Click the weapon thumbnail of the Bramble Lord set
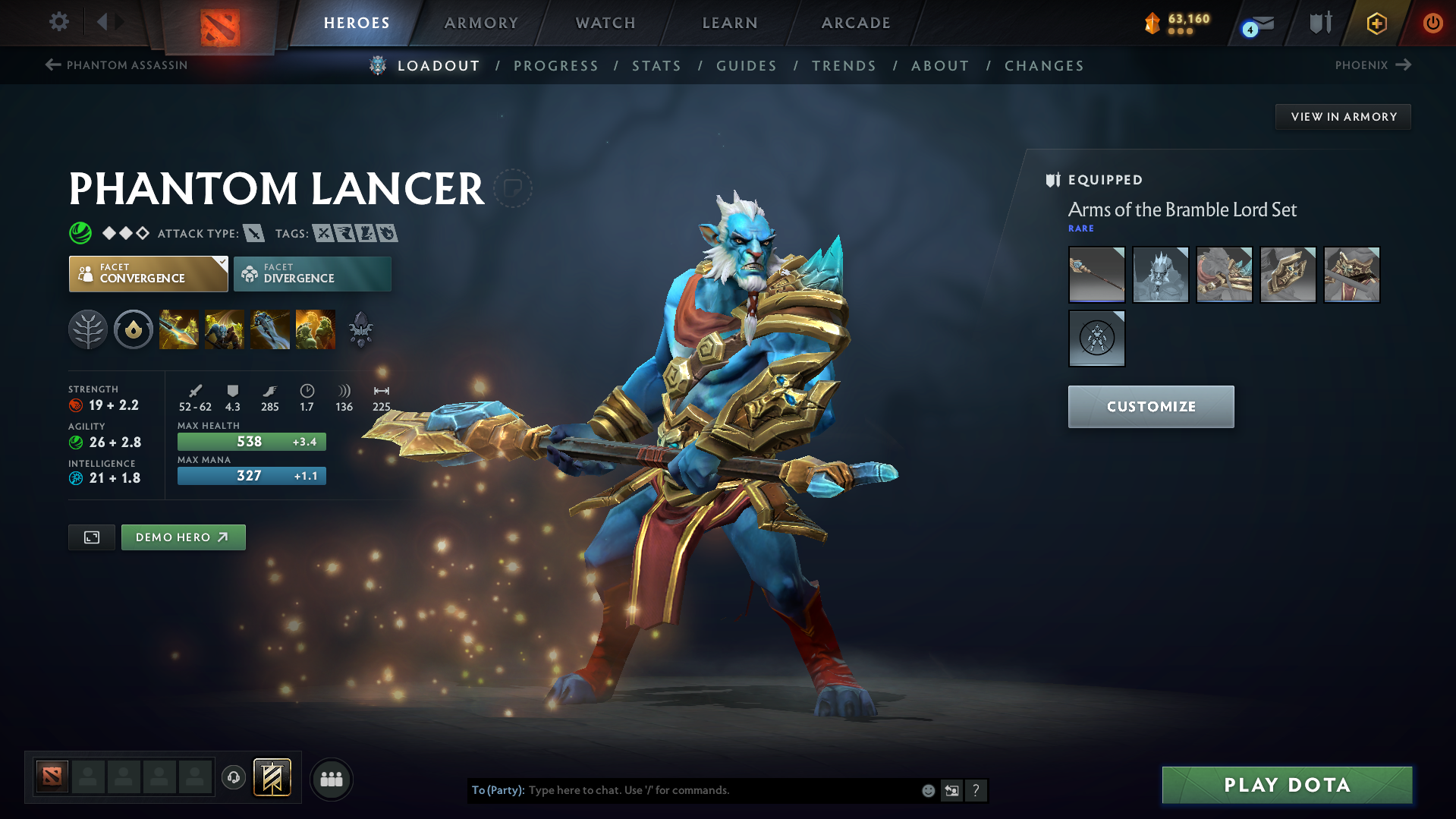 [1096, 274]
